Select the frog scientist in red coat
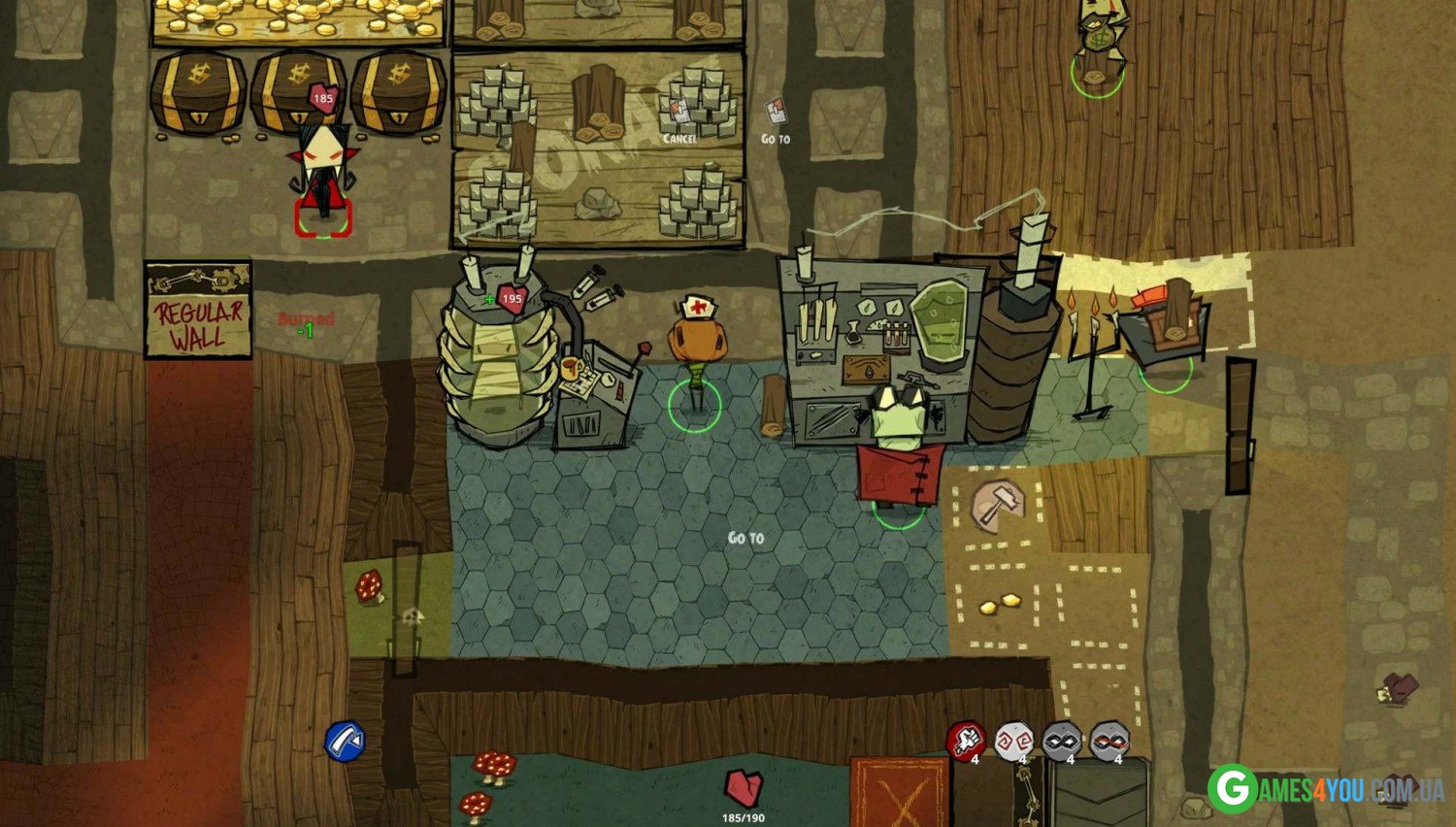 click(x=899, y=447)
